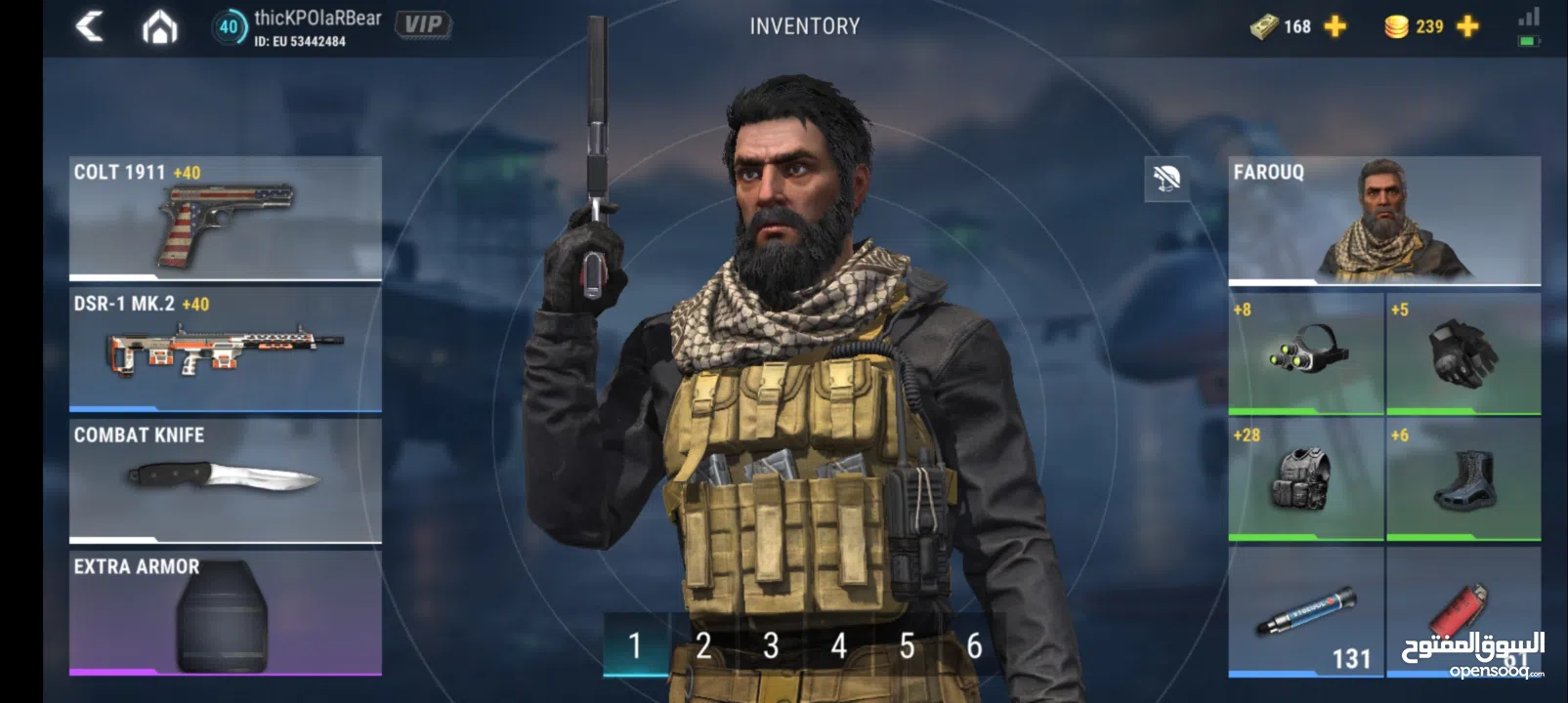Image resolution: width=1568 pixels, height=703 pixels.
Task: Select the night vision goggles slot
Action: point(1305,352)
